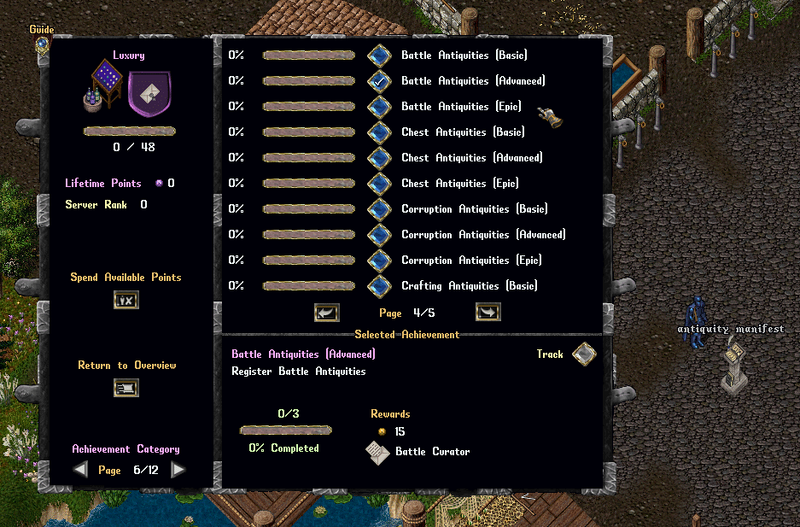
Task: Return to Overview
Action: tap(126, 387)
